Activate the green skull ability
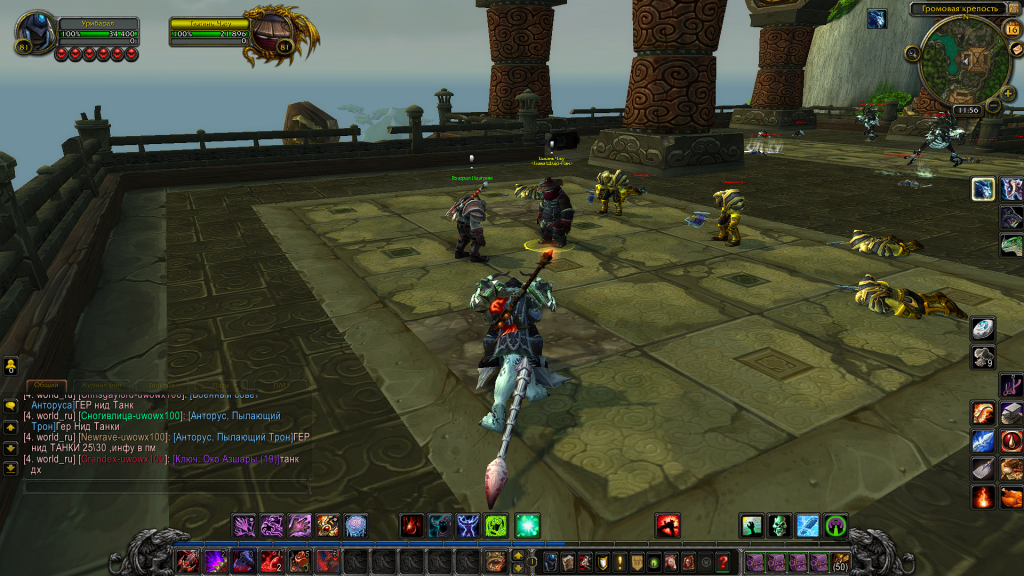The height and width of the screenshot is (576, 1024). click(780, 525)
